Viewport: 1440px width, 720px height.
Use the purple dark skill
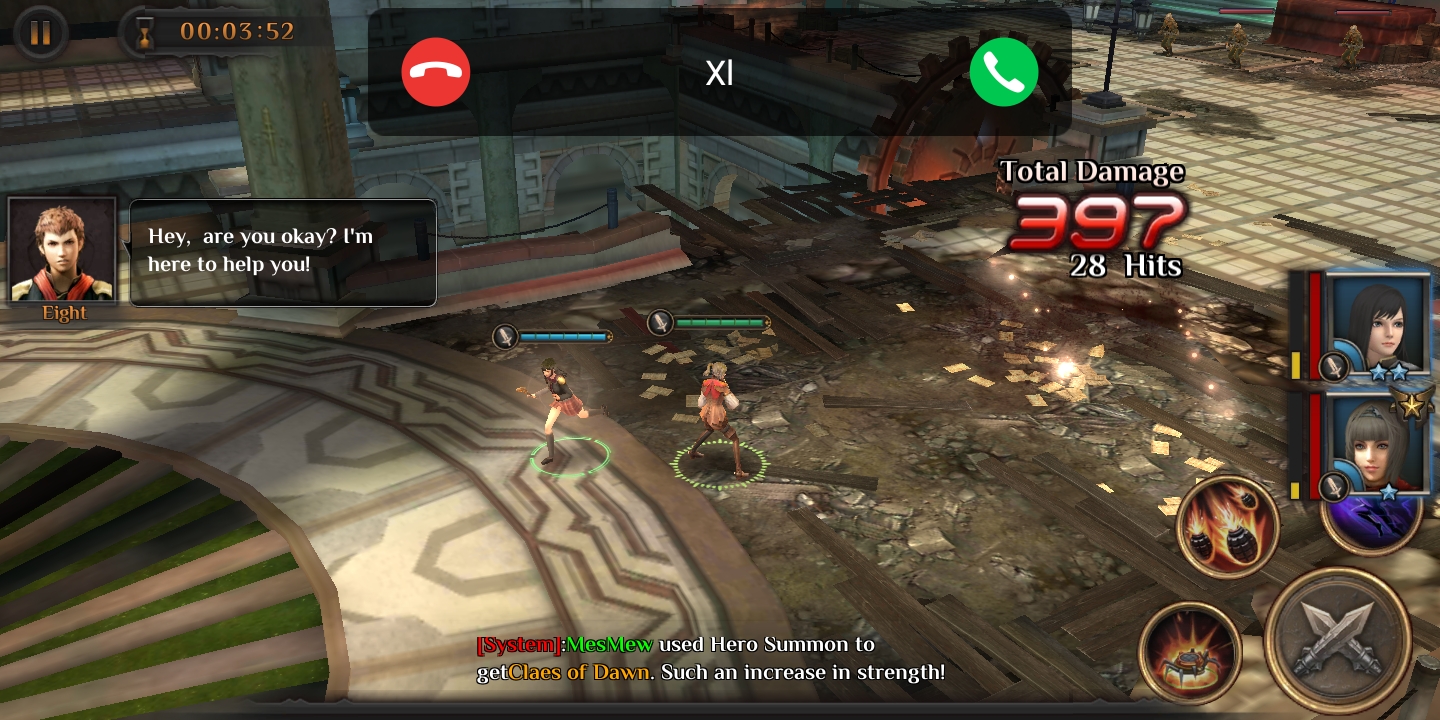(1378, 522)
